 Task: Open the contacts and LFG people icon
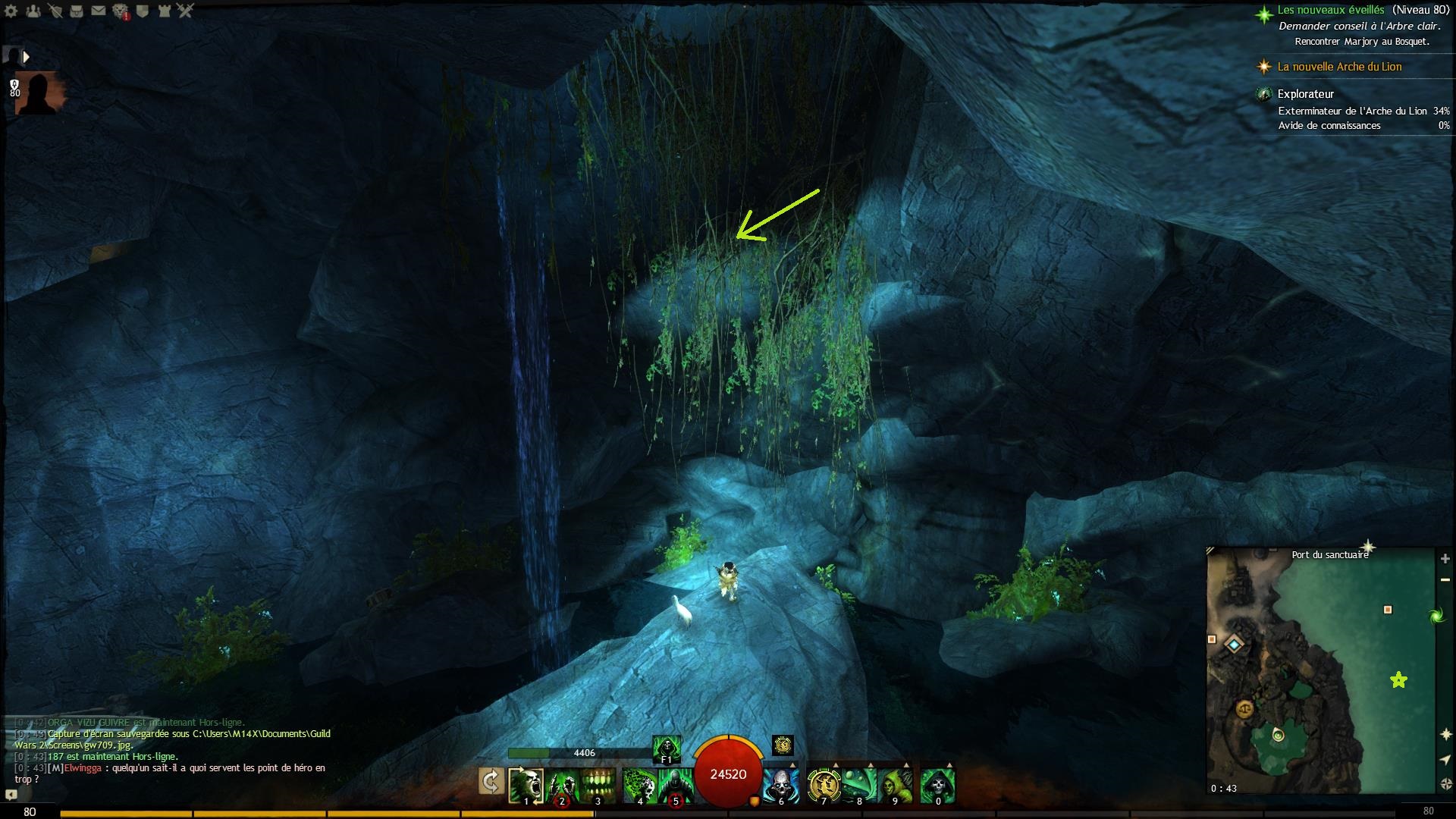pos(33,11)
